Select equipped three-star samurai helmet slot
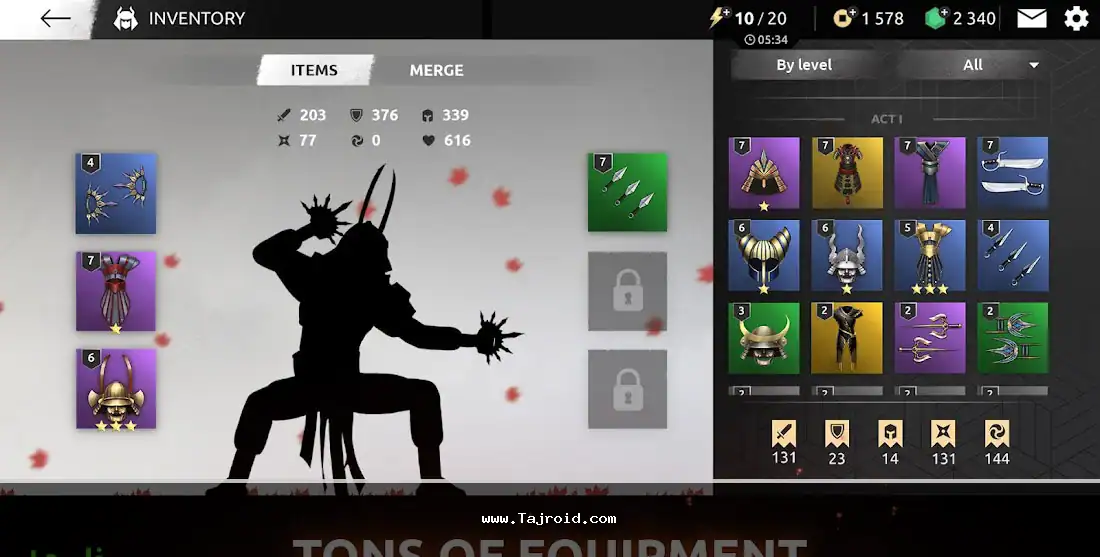Viewport: 1100px width, 557px height. [x=116, y=388]
